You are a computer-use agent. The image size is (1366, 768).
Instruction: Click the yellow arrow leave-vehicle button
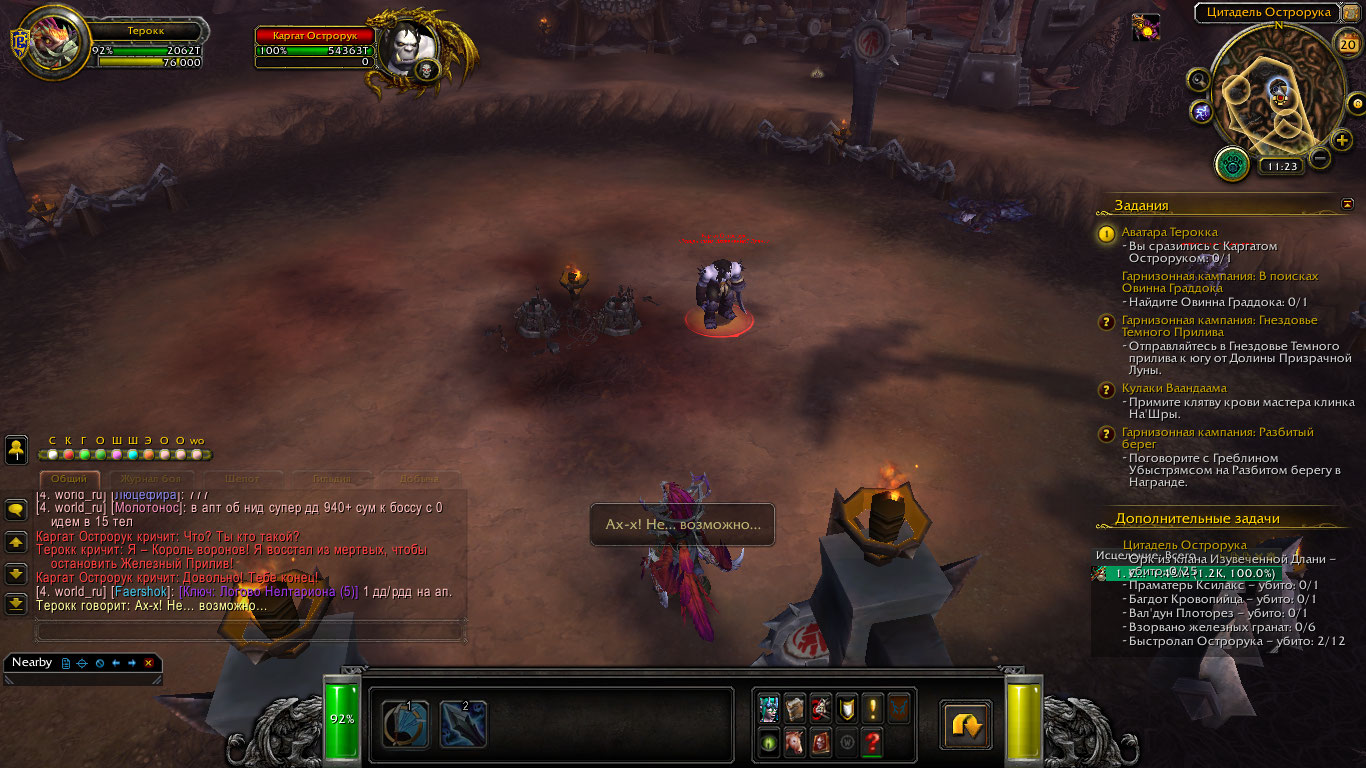pyautogui.click(x=966, y=725)
